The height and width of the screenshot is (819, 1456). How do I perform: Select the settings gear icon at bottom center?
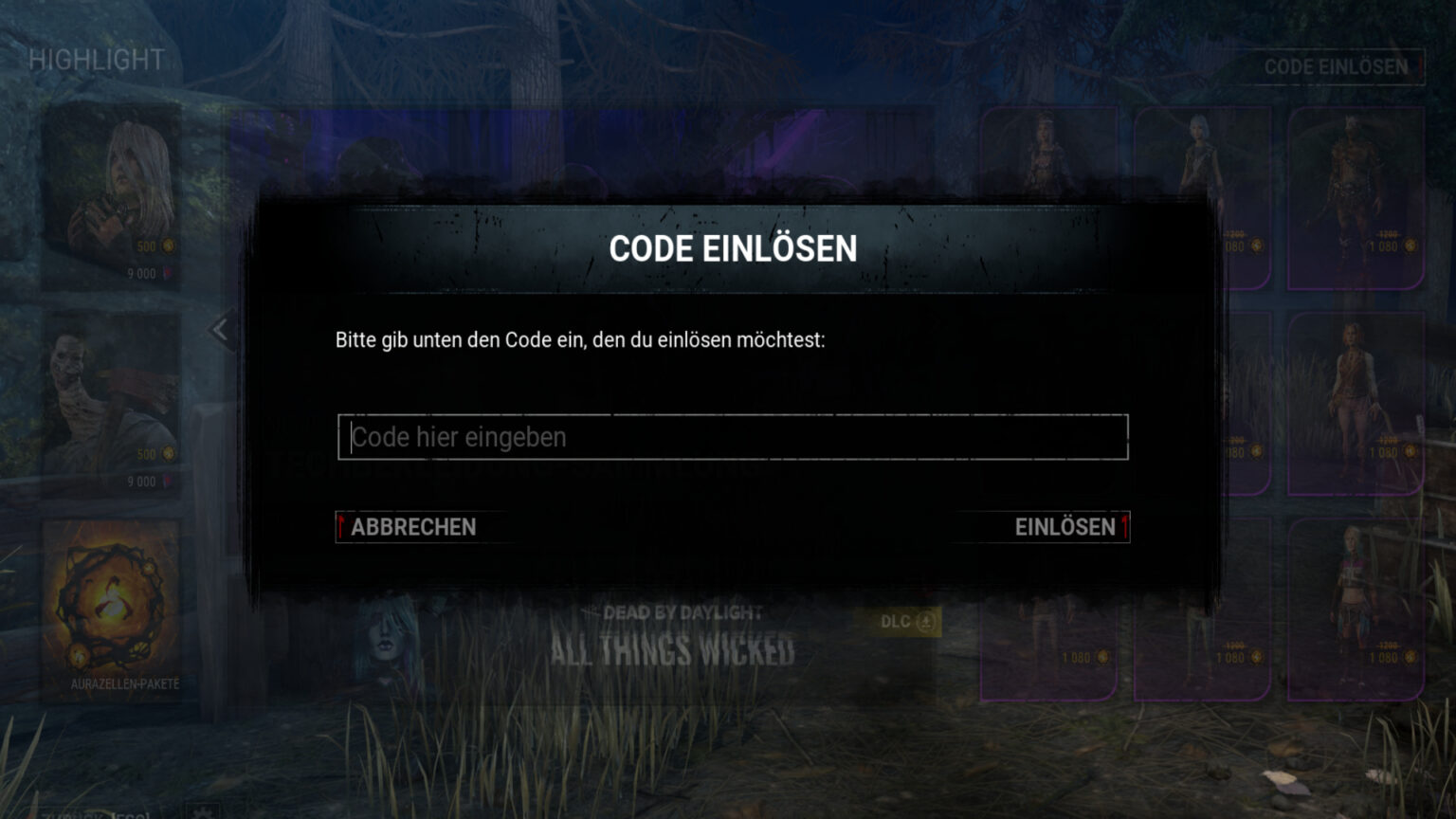tap(202, 813)
